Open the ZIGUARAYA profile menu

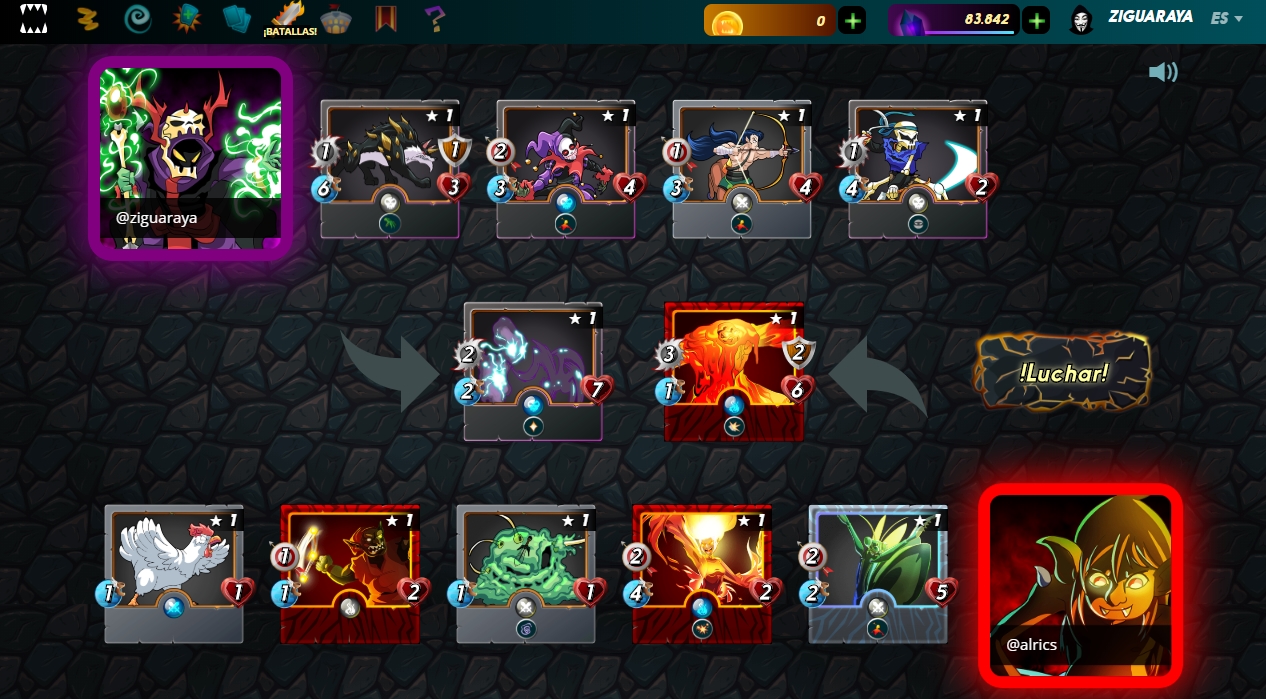coord(1149,18)
